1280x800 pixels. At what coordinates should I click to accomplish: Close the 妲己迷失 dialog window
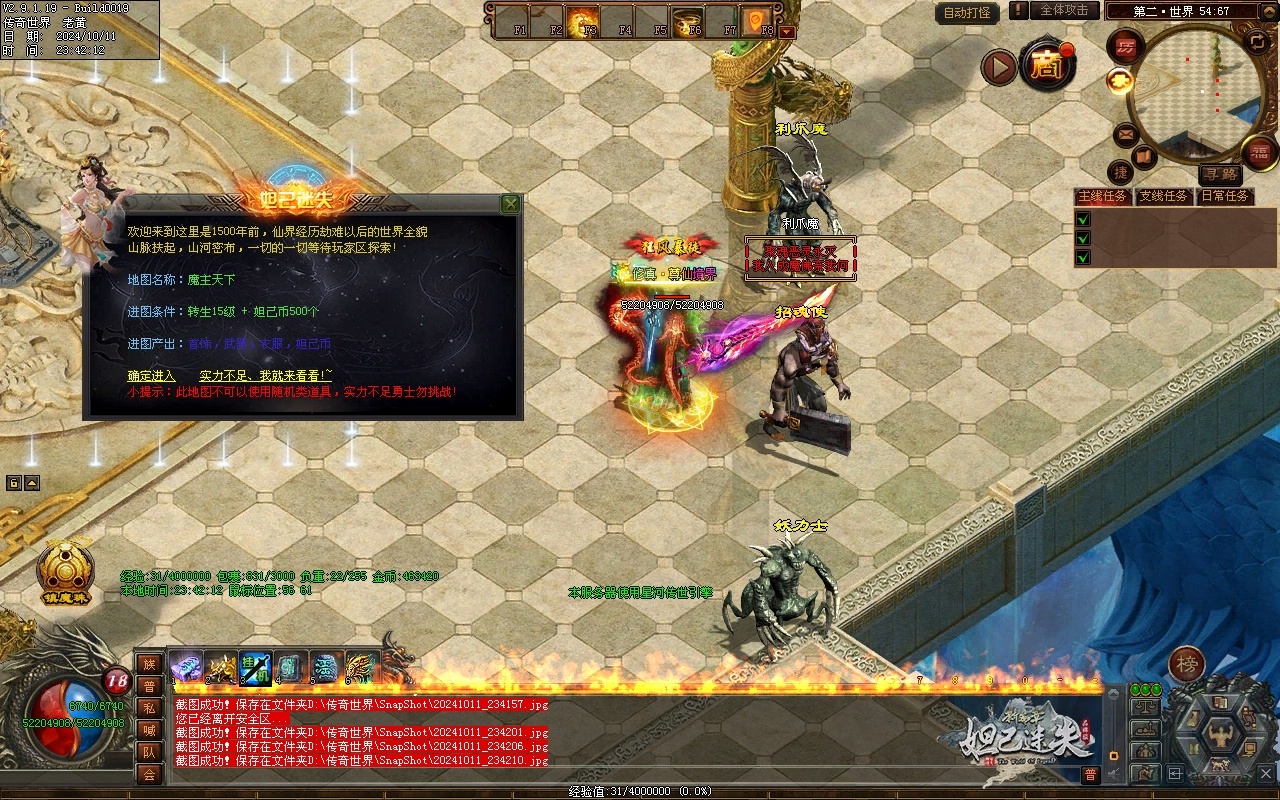coord(510,204)
